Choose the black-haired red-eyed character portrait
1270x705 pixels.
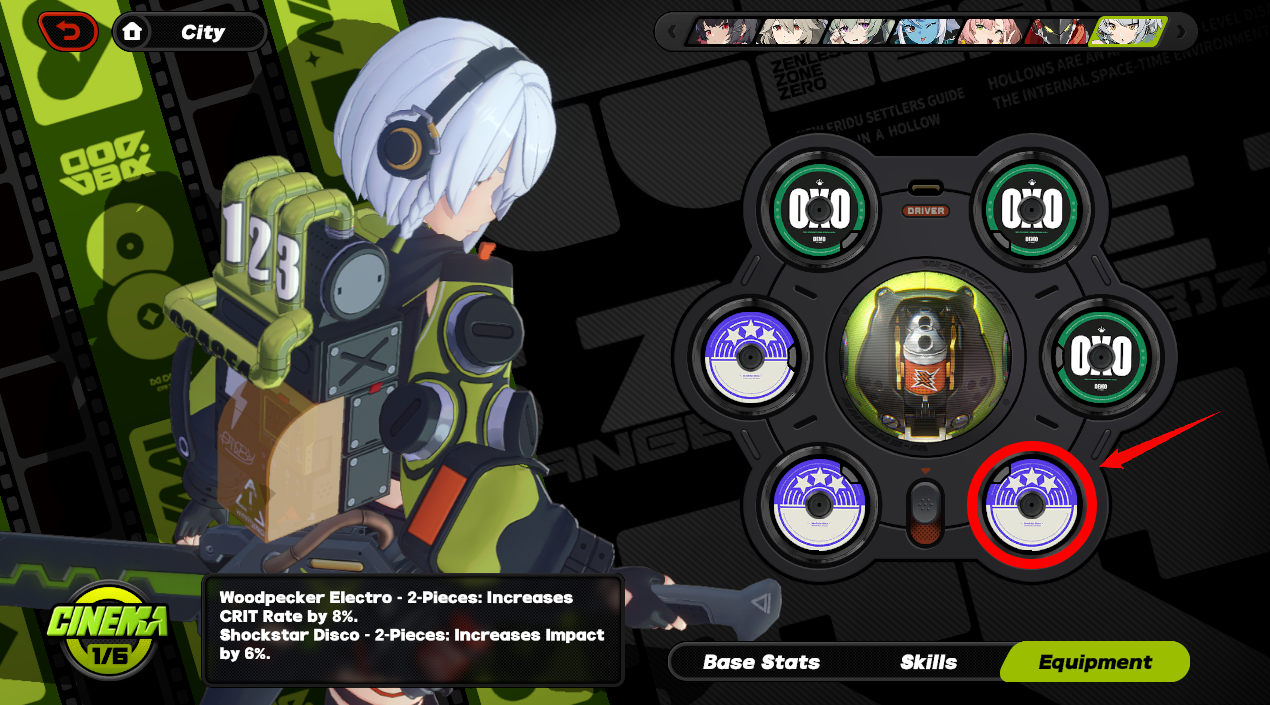pos(721,32)
